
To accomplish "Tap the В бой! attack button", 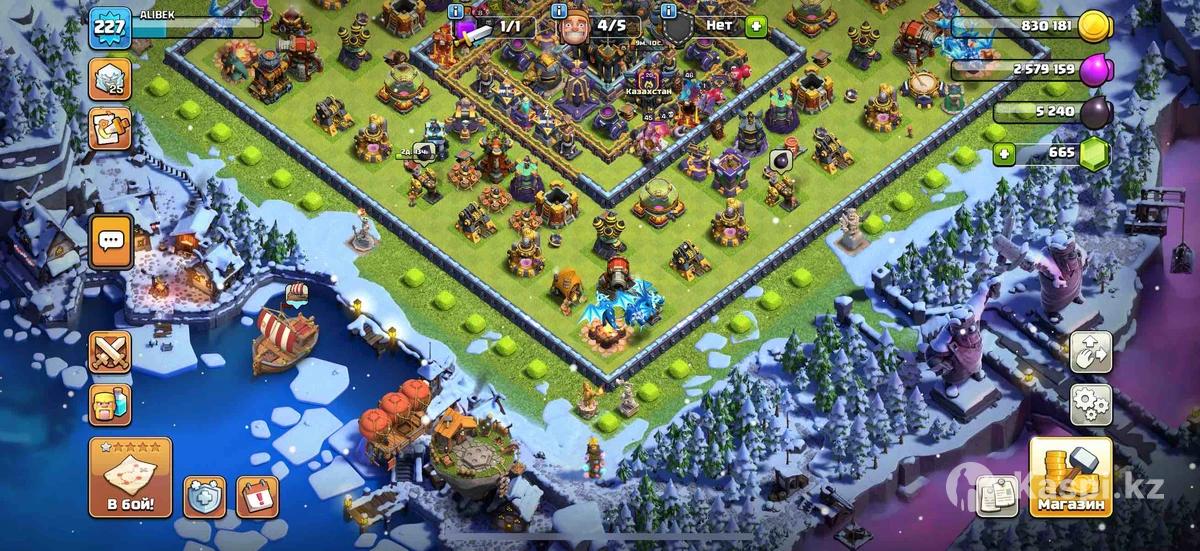I will coord(130,477).
